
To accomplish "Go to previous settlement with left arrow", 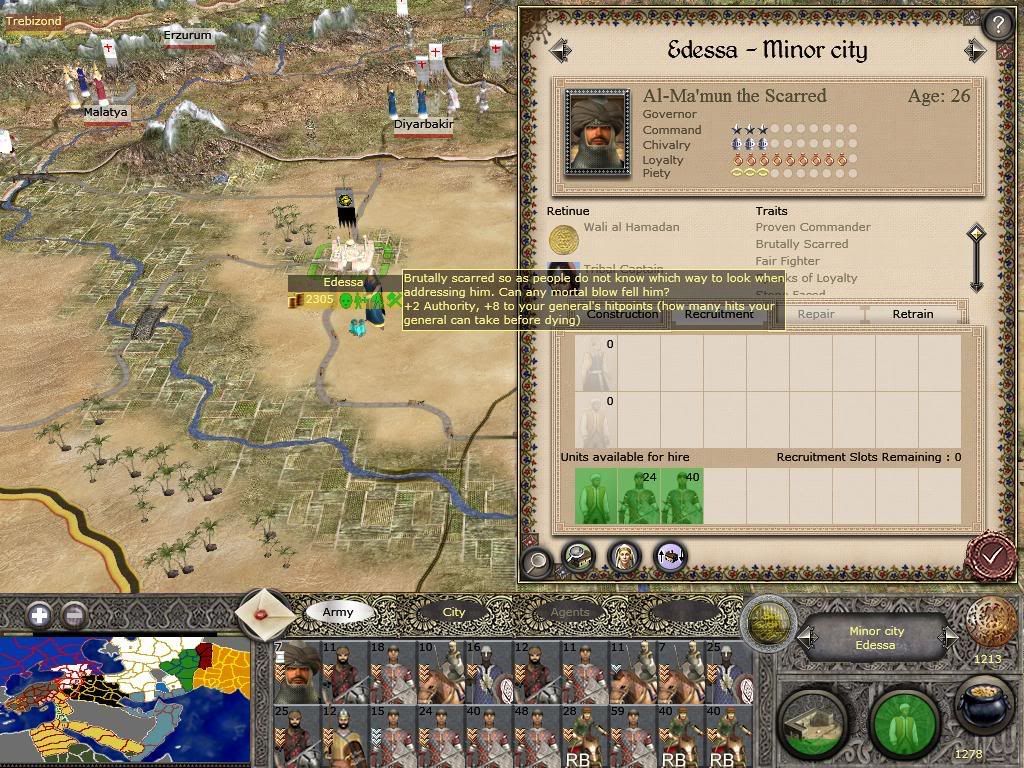I will tap(561, 50).
